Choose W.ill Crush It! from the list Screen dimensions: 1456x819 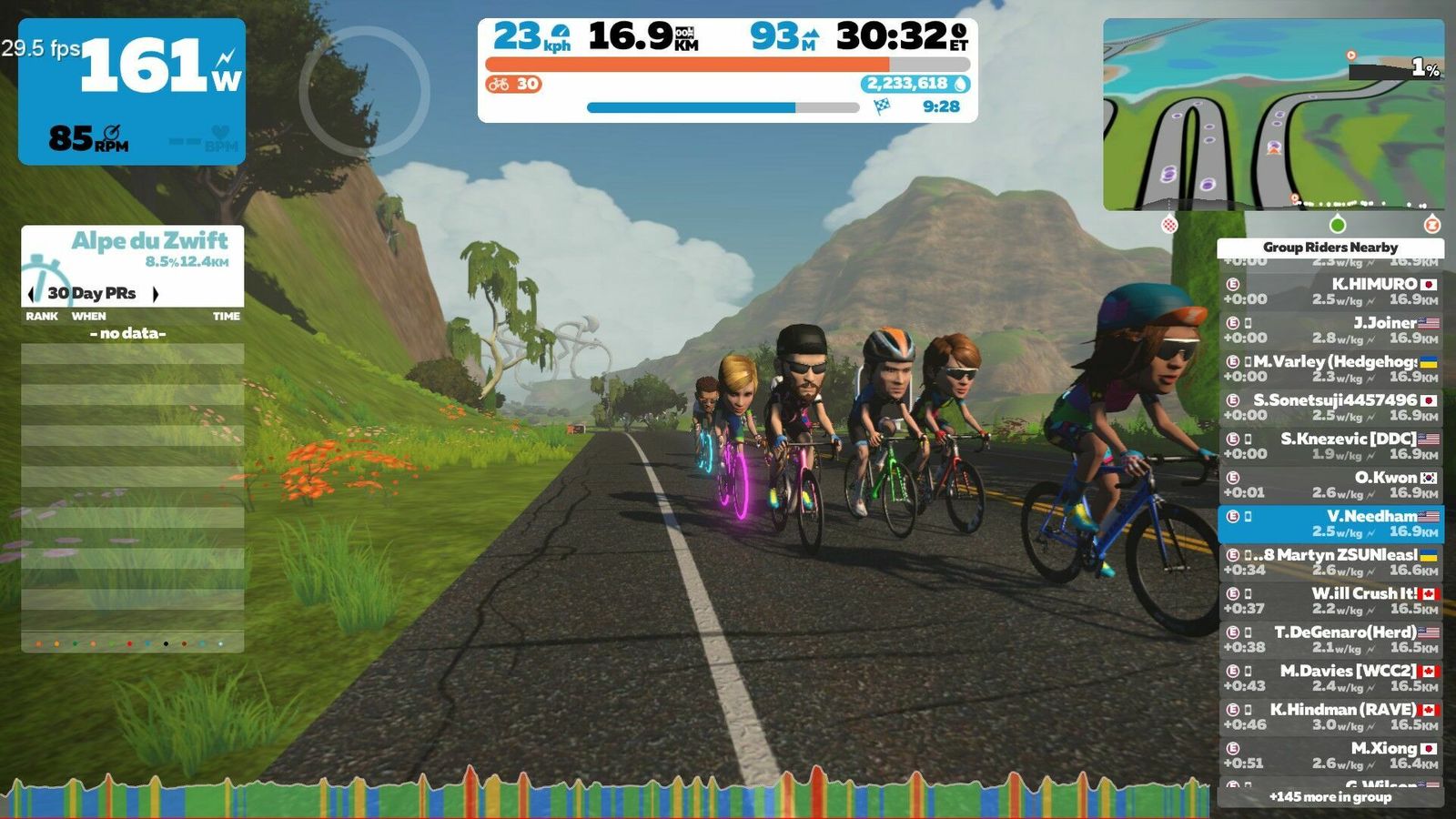[1330, 601]
